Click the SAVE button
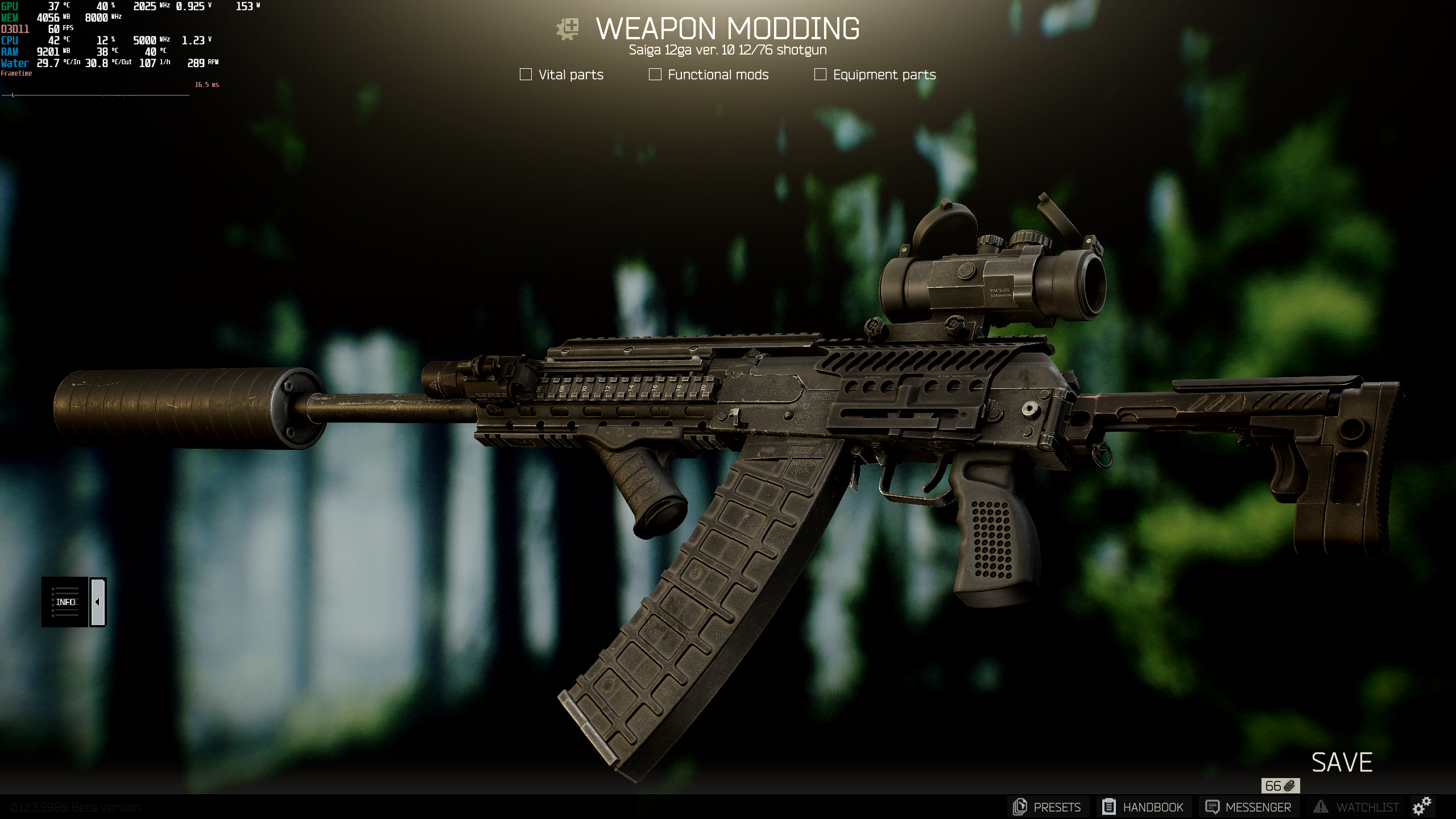 tap(1341, 760)
